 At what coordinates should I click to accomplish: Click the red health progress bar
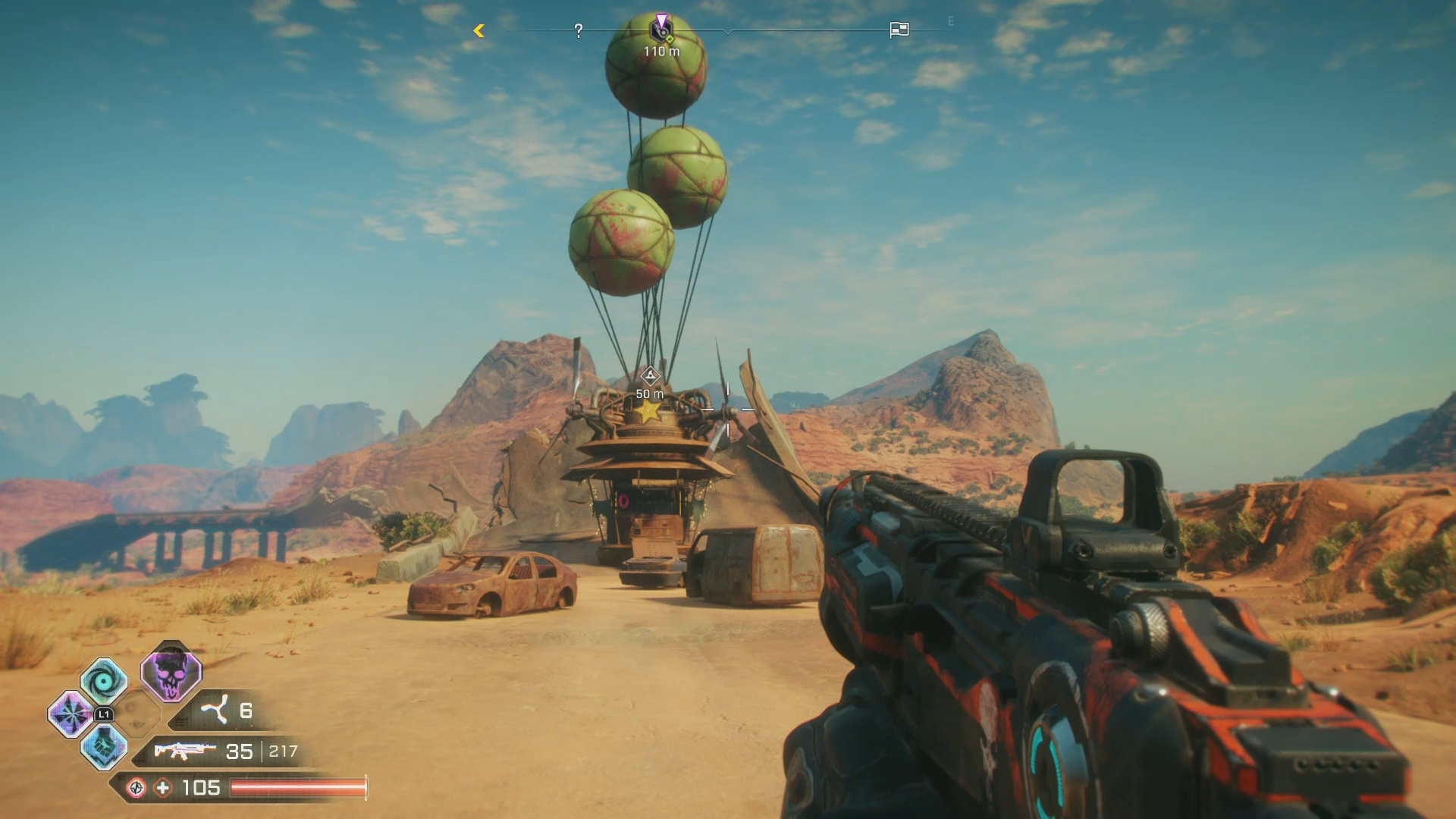(x=296, y=789)
